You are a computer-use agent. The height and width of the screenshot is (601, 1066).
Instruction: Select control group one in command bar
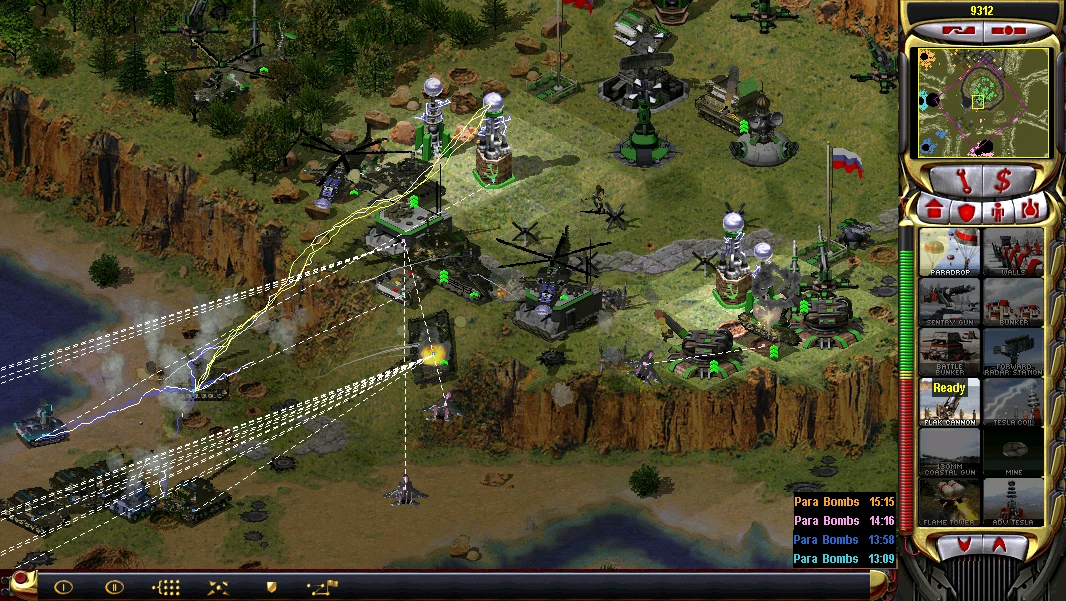(63, 587)
